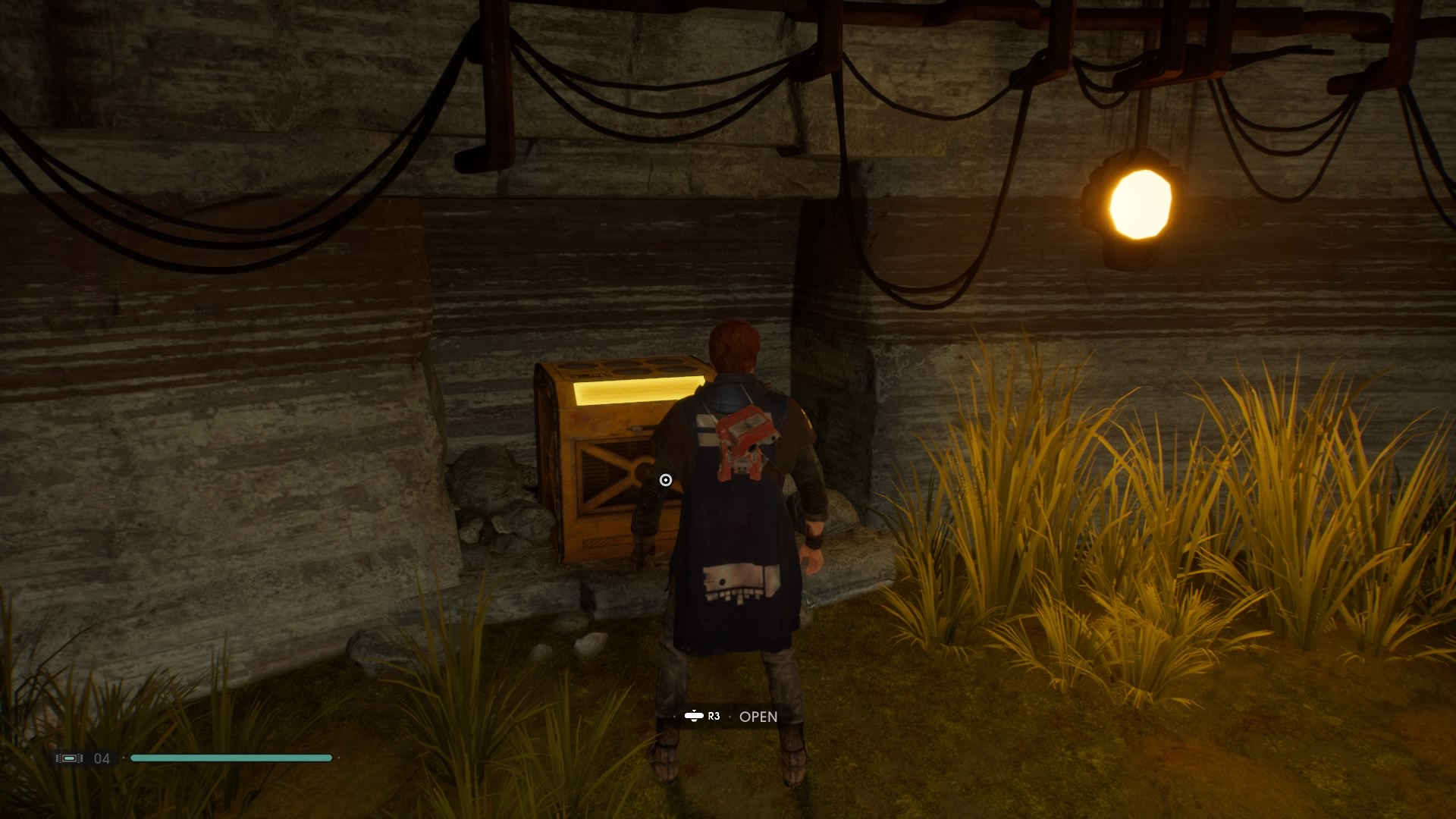Click the R3 text label

pyautogui.click(x=714, y=716)
